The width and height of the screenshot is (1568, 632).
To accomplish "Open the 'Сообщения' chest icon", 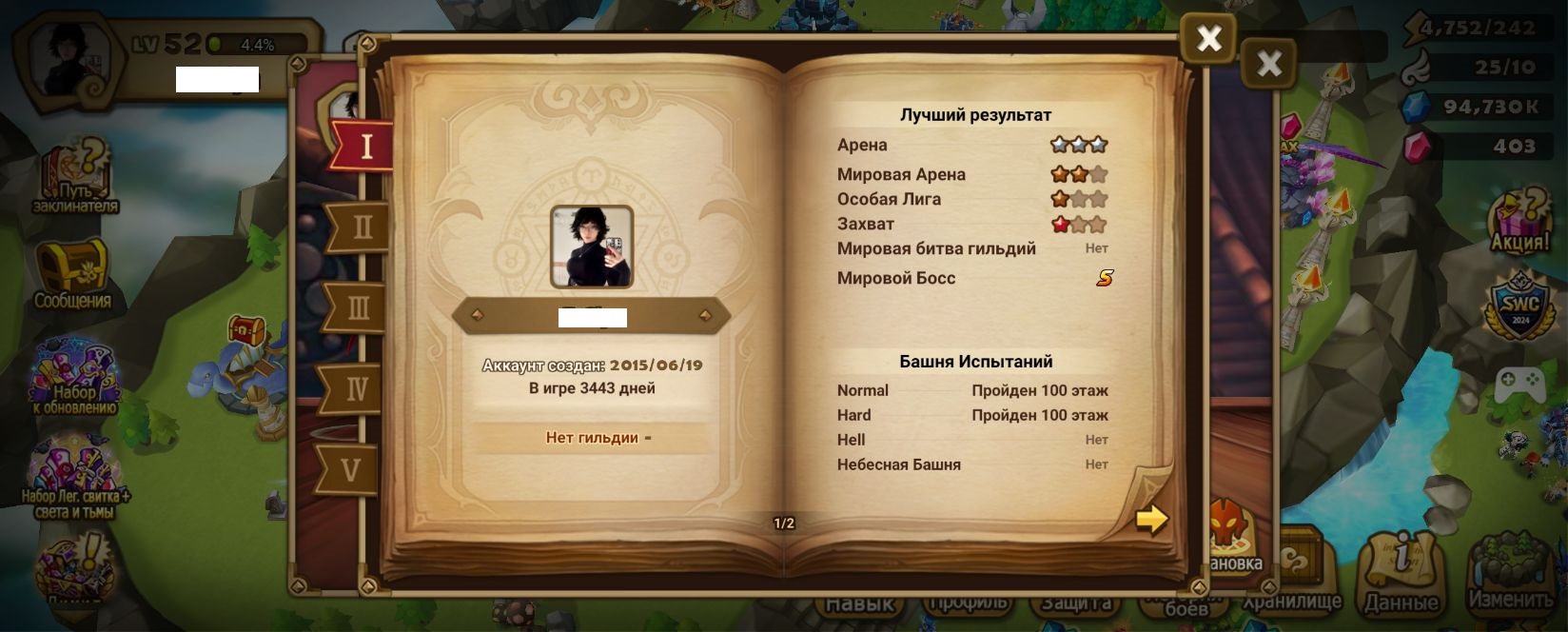I will (x=72, y=274).
